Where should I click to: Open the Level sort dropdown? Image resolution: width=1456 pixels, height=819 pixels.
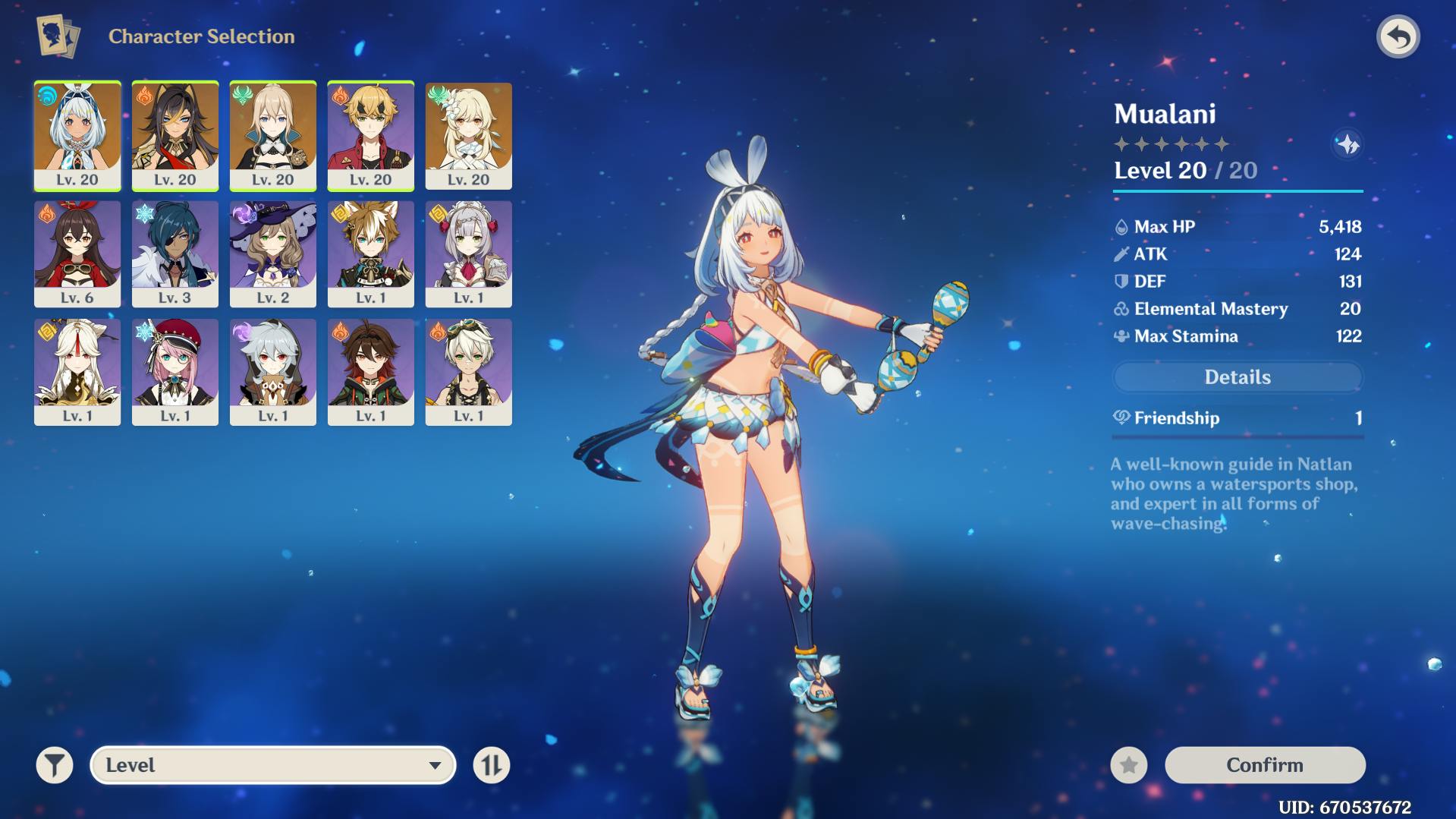click(273, 765)
